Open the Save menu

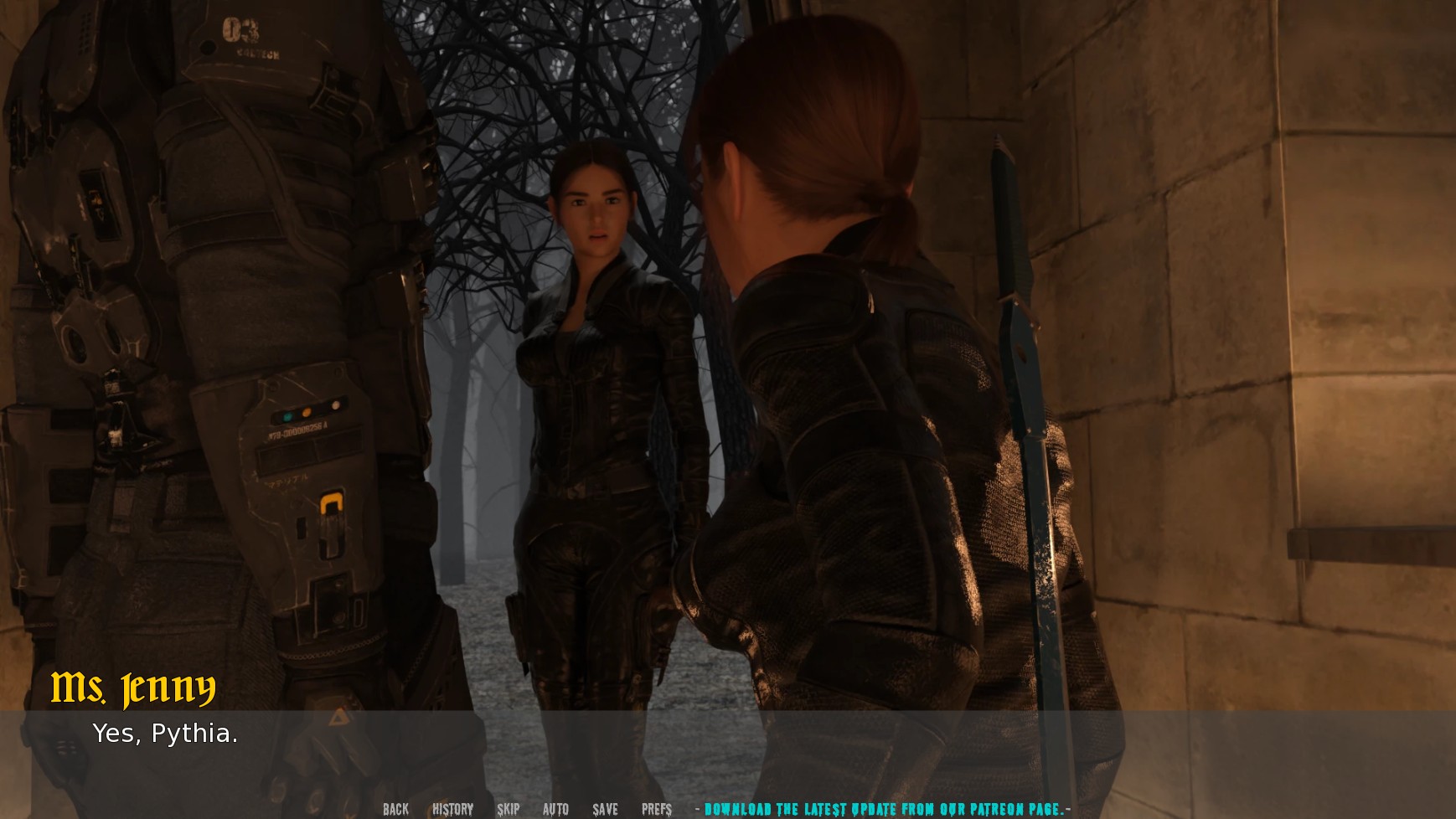605,809
